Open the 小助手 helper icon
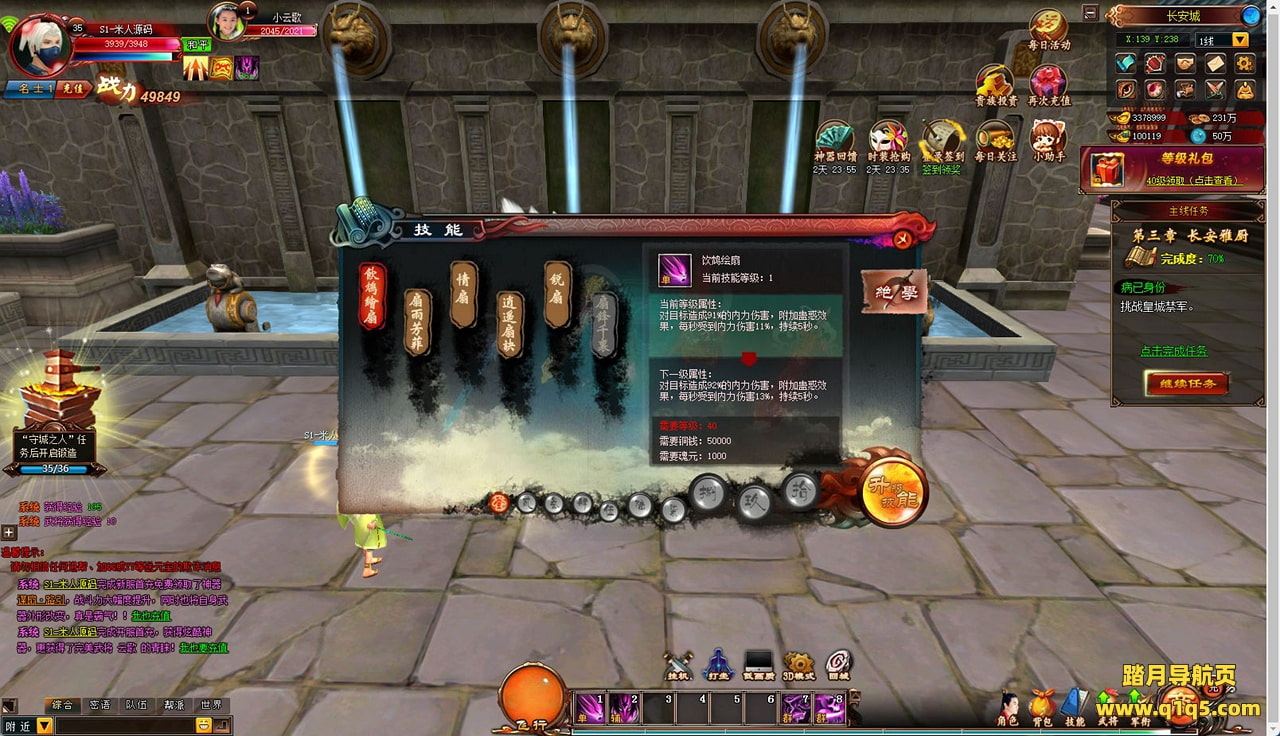Image resolution: width=1280 pixels, height=736 pixels. (1048, 140)
